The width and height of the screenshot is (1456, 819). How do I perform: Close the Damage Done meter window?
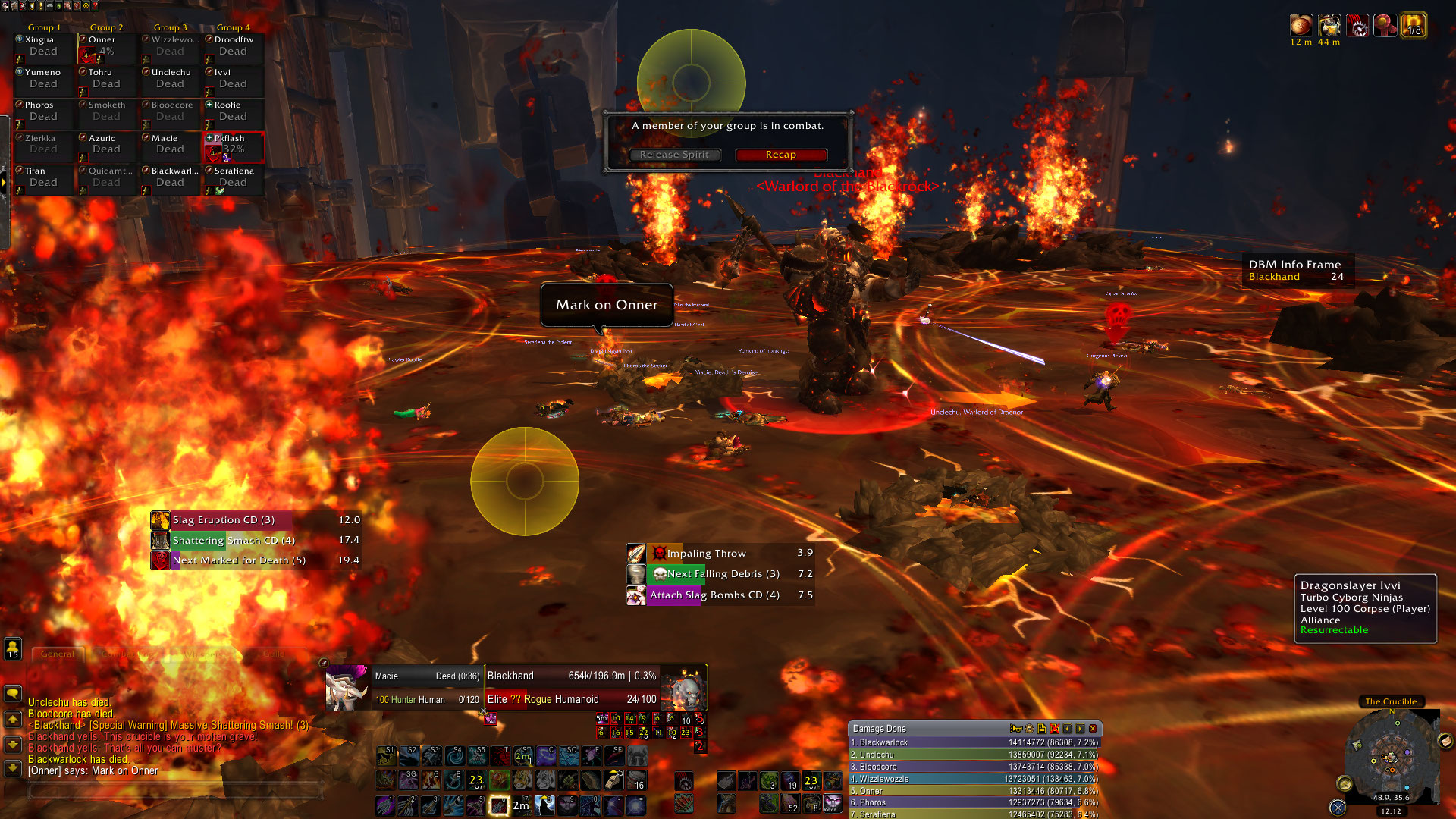coord(1093,729)
